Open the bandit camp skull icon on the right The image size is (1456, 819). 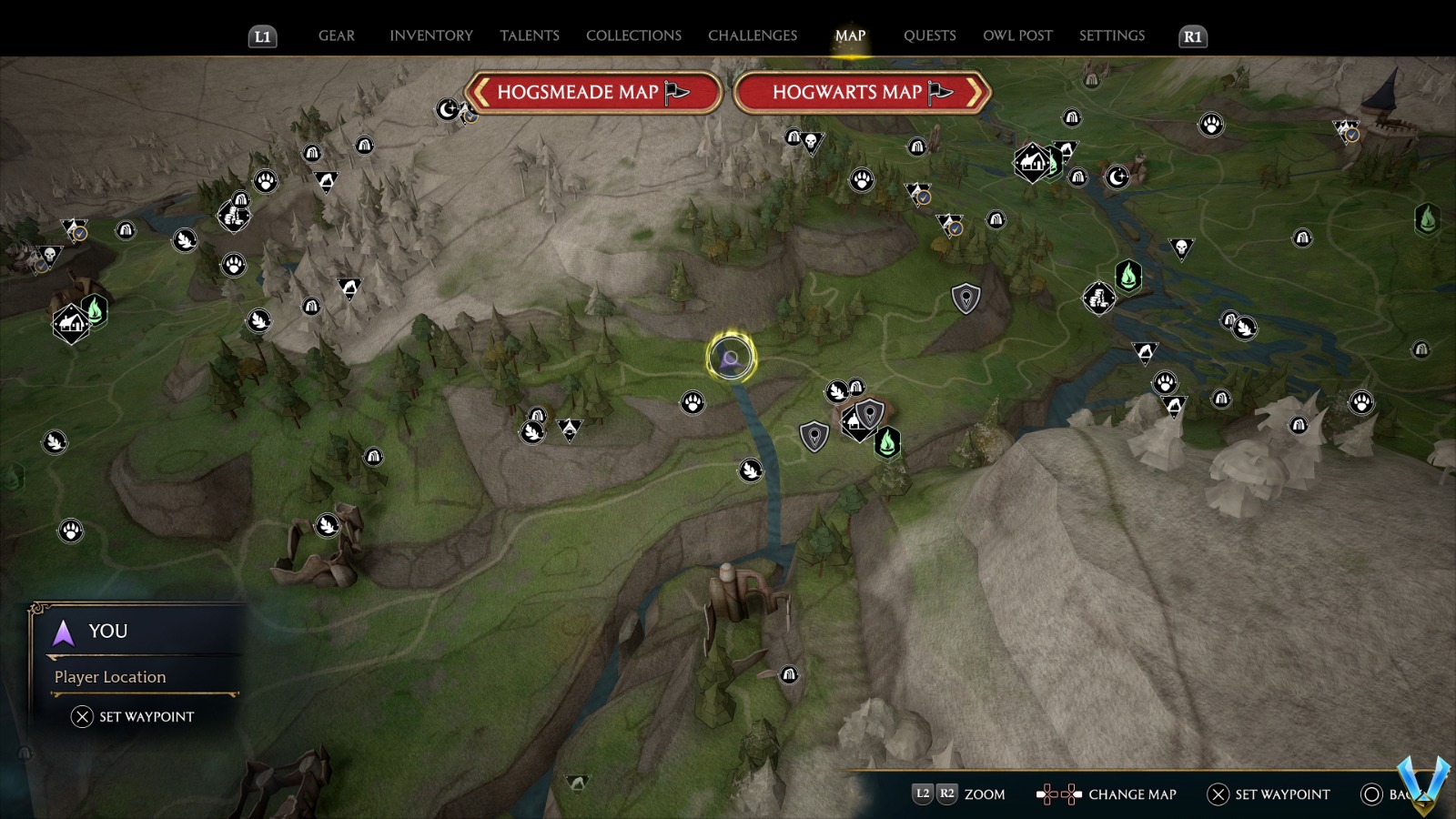click(1180, 247)
